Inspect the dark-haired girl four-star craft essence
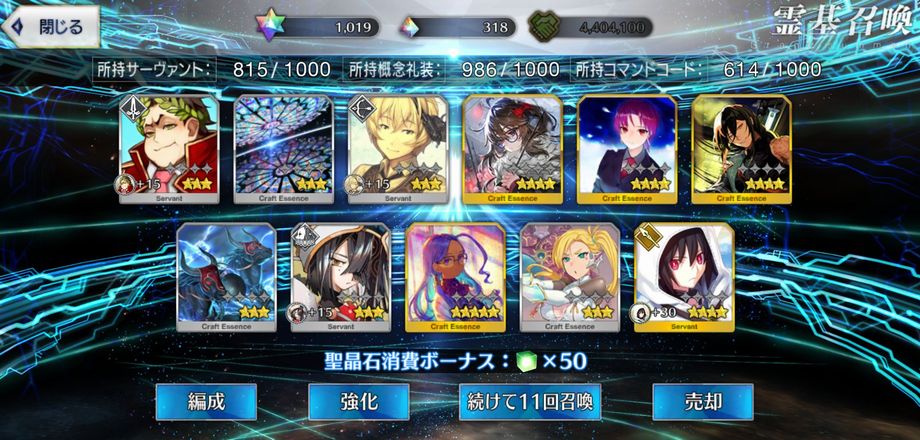The height and width of the screenshot is (440, 920). (512, 149)
